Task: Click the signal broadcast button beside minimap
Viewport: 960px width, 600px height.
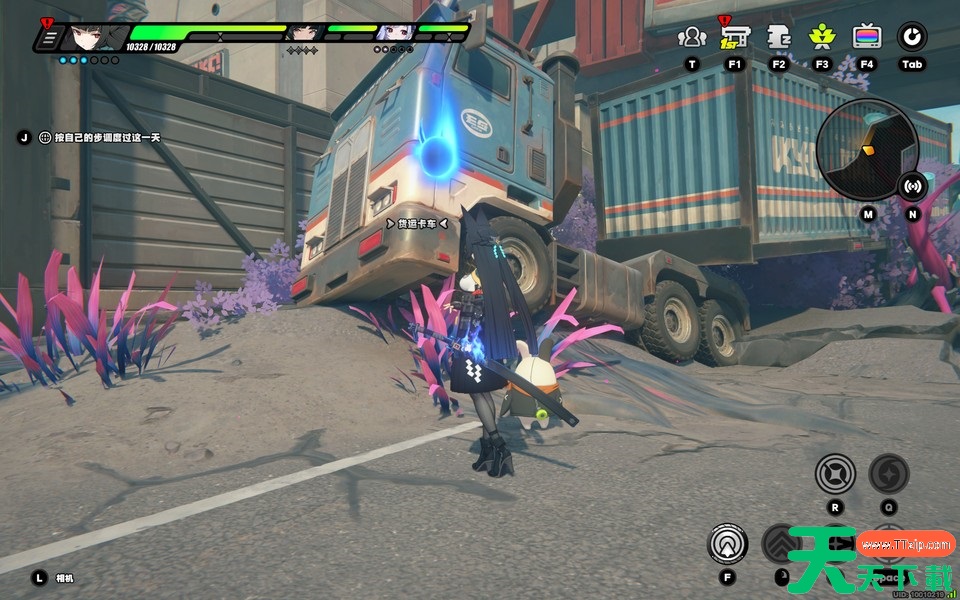Action: coord(911,185)
